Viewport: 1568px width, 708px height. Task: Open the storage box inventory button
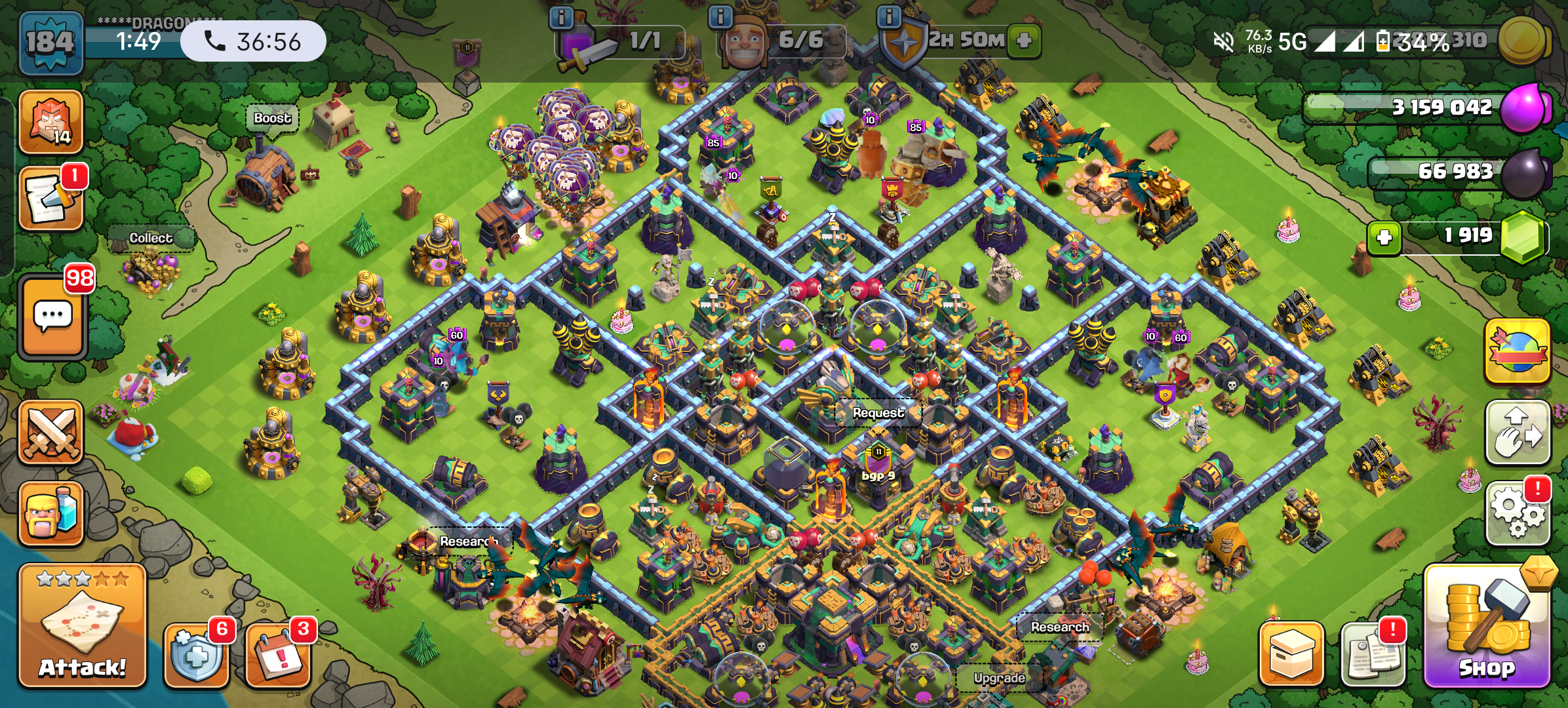click(x=1291, y=654)
